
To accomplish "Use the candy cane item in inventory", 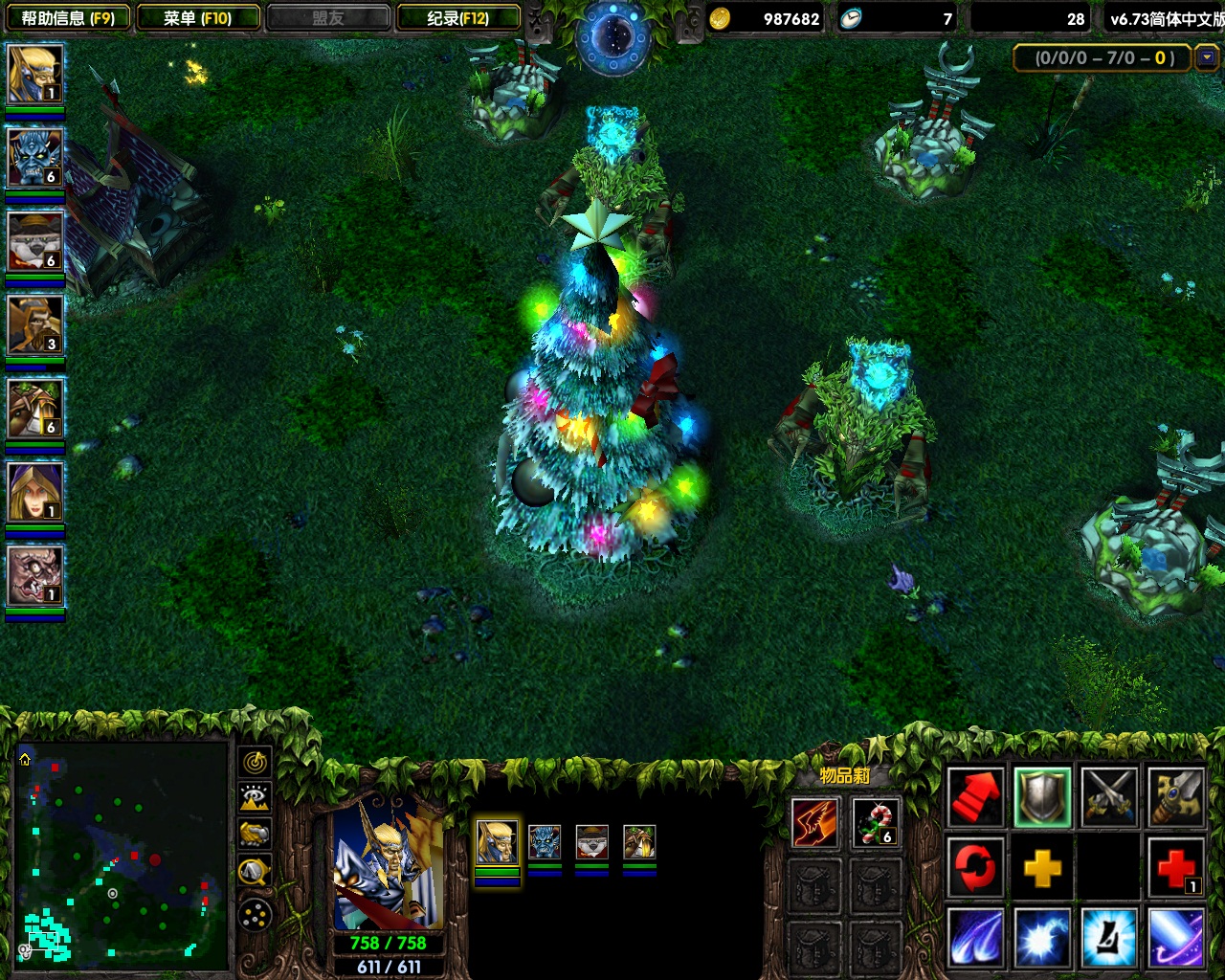I will point(876,823).
